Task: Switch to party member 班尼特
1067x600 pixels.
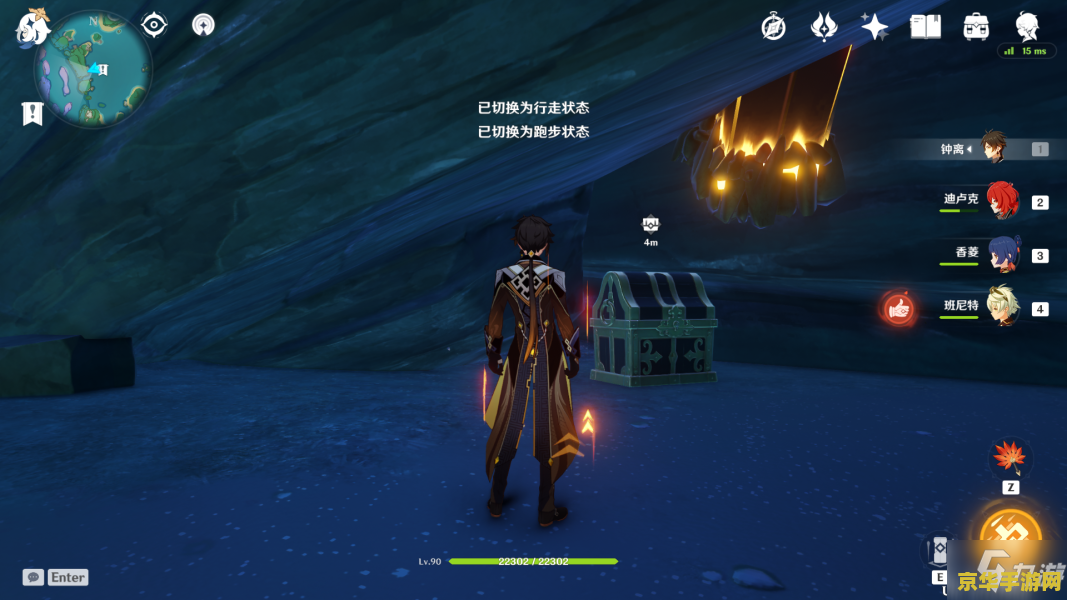Action: click(1000, 307)
